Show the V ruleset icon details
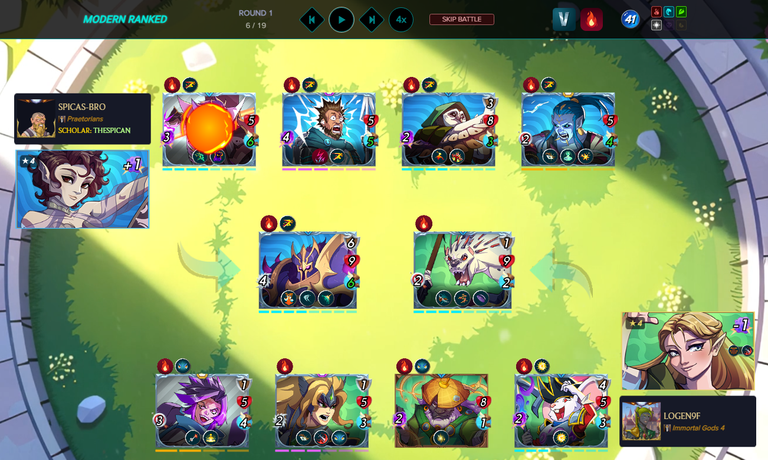This screenshot has height=460, width=768. point(563,19)
